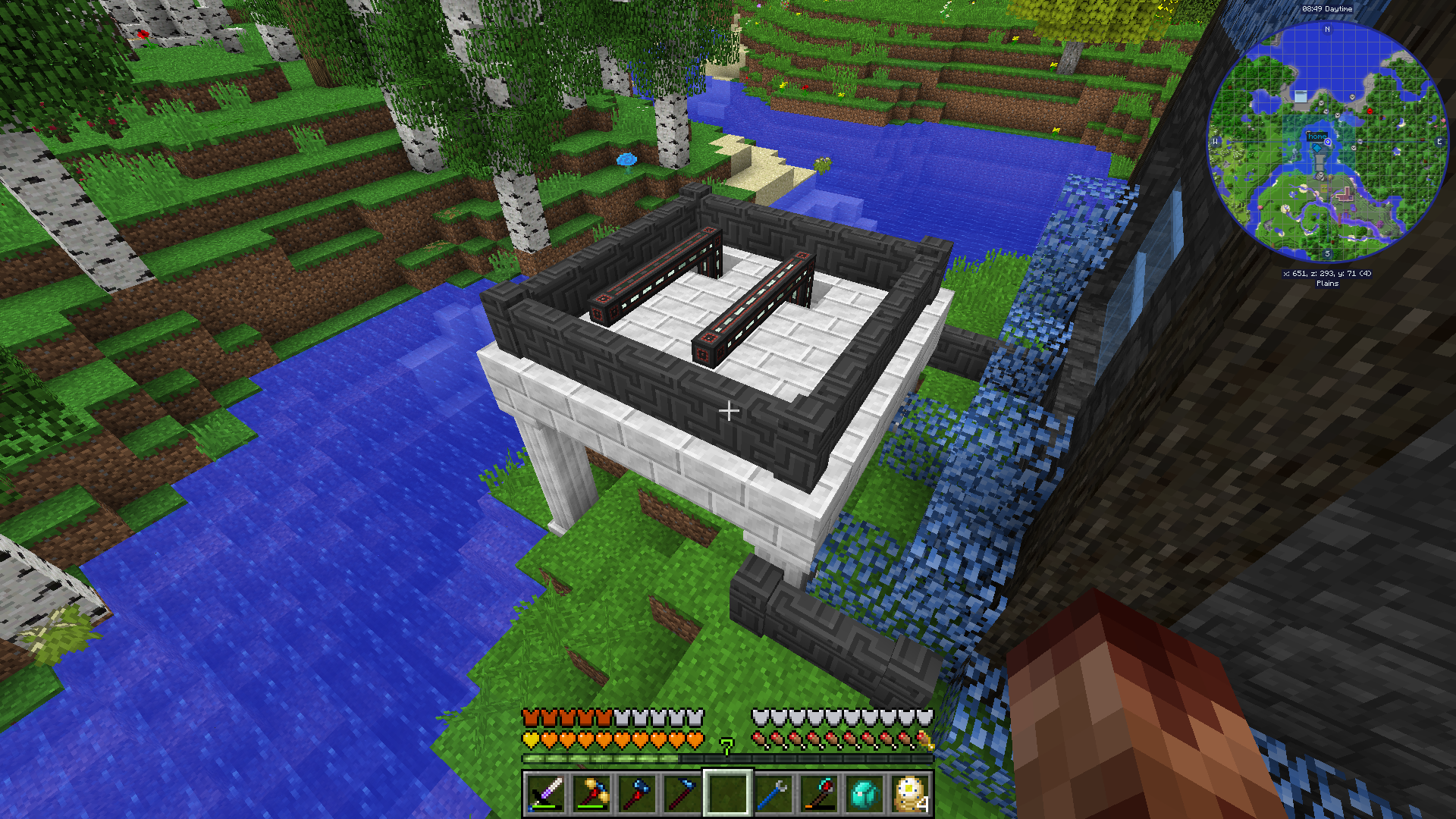The image size is (1456, 819).
Task: Click the "home" waypoint on the minimap
Action: point(1317,136)
